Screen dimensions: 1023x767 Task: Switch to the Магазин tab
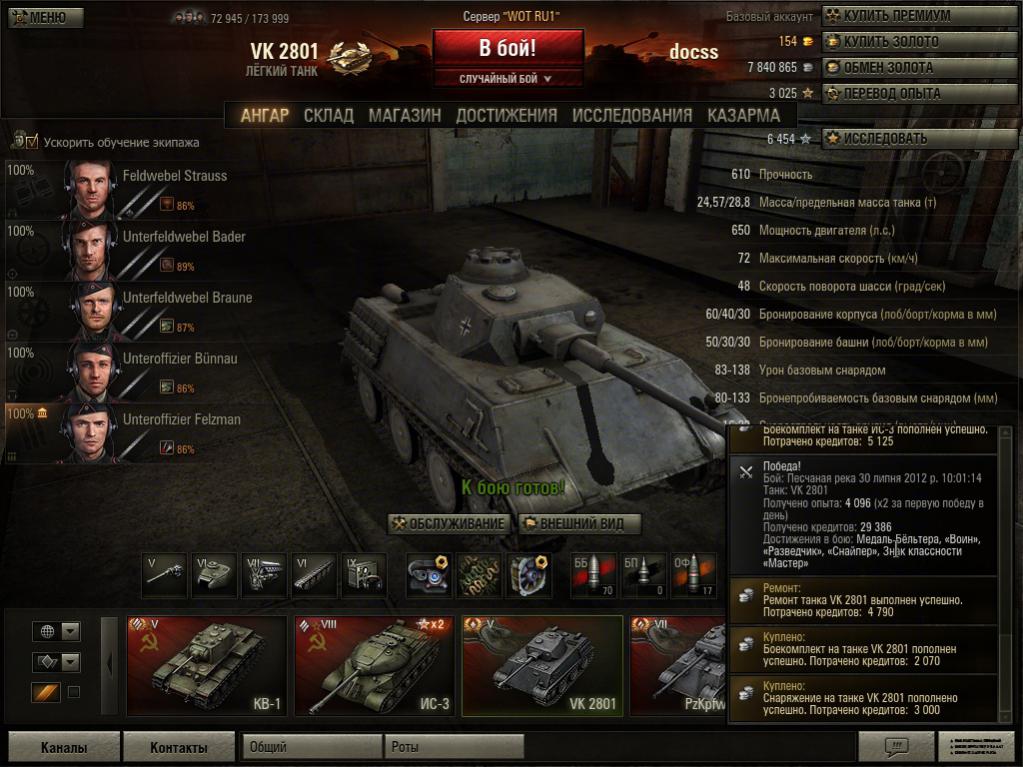click(x=404, y=115)
